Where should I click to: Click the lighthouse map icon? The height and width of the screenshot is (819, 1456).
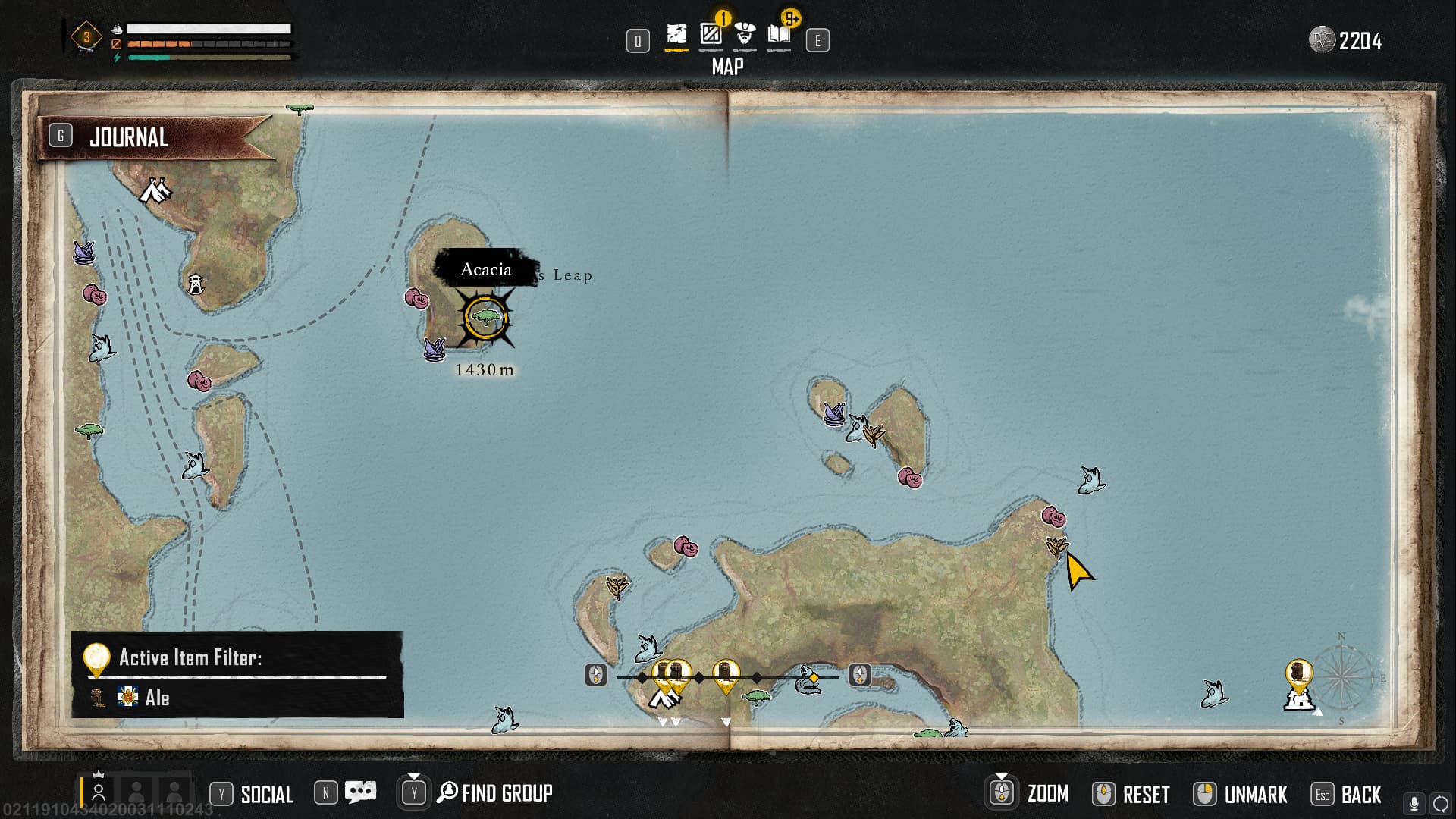pos(196,284)
